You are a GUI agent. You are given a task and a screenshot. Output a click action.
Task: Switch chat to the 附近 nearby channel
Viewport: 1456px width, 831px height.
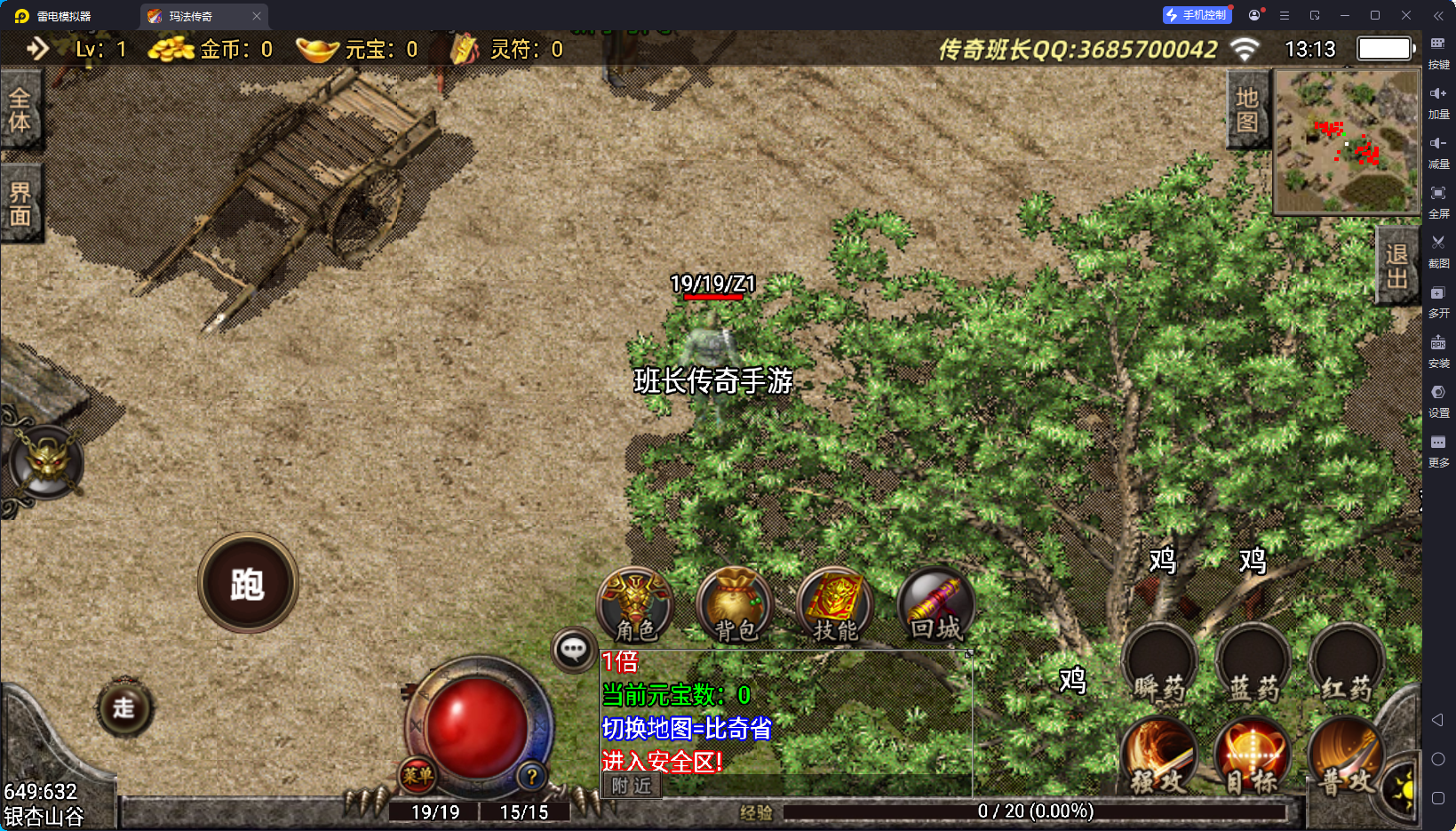pos(632,786)
